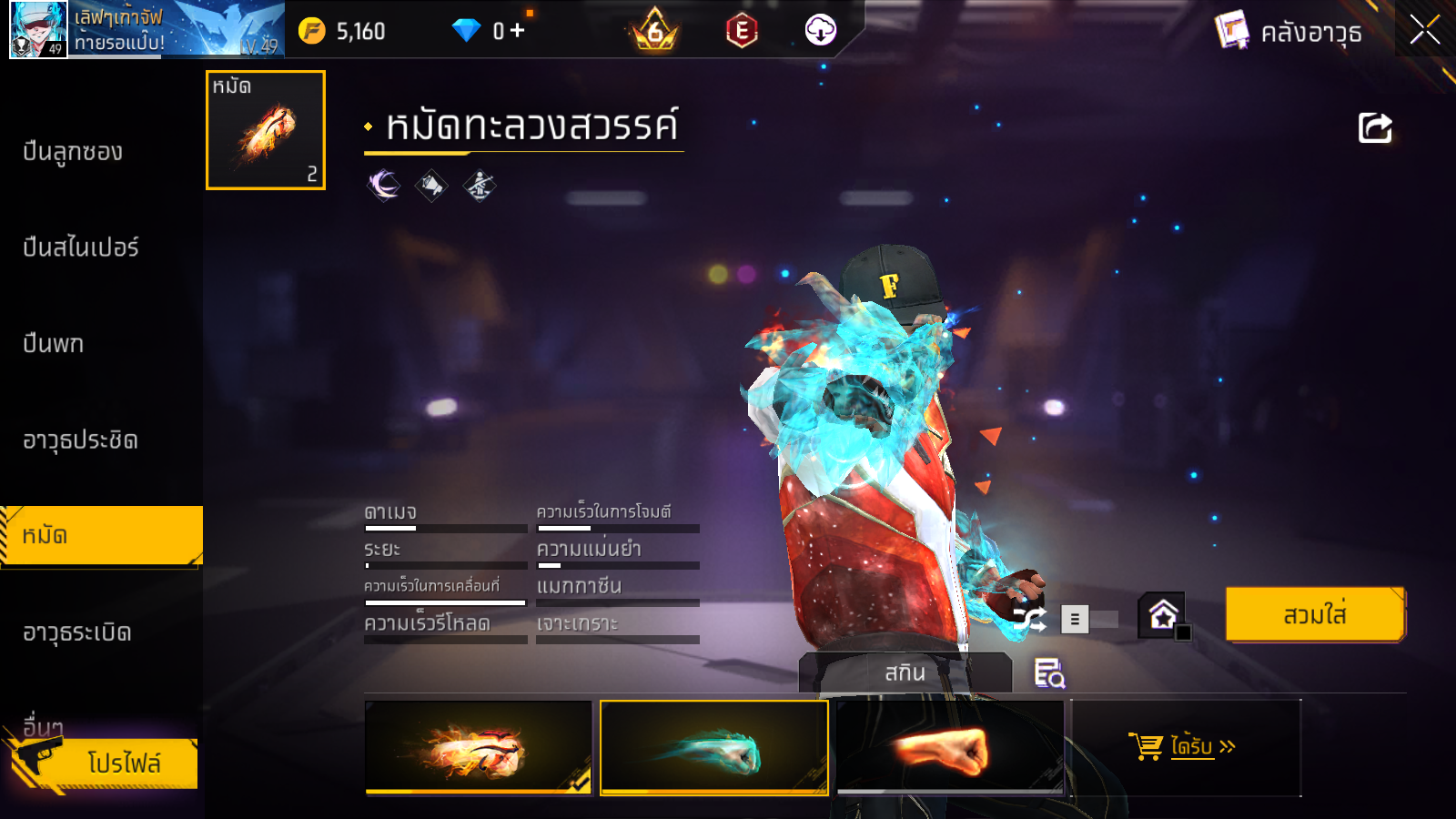Viewport: 1456px width, 819px height.
Task: Open the ได้รับ shop cart link
Action: [1185, 747]
